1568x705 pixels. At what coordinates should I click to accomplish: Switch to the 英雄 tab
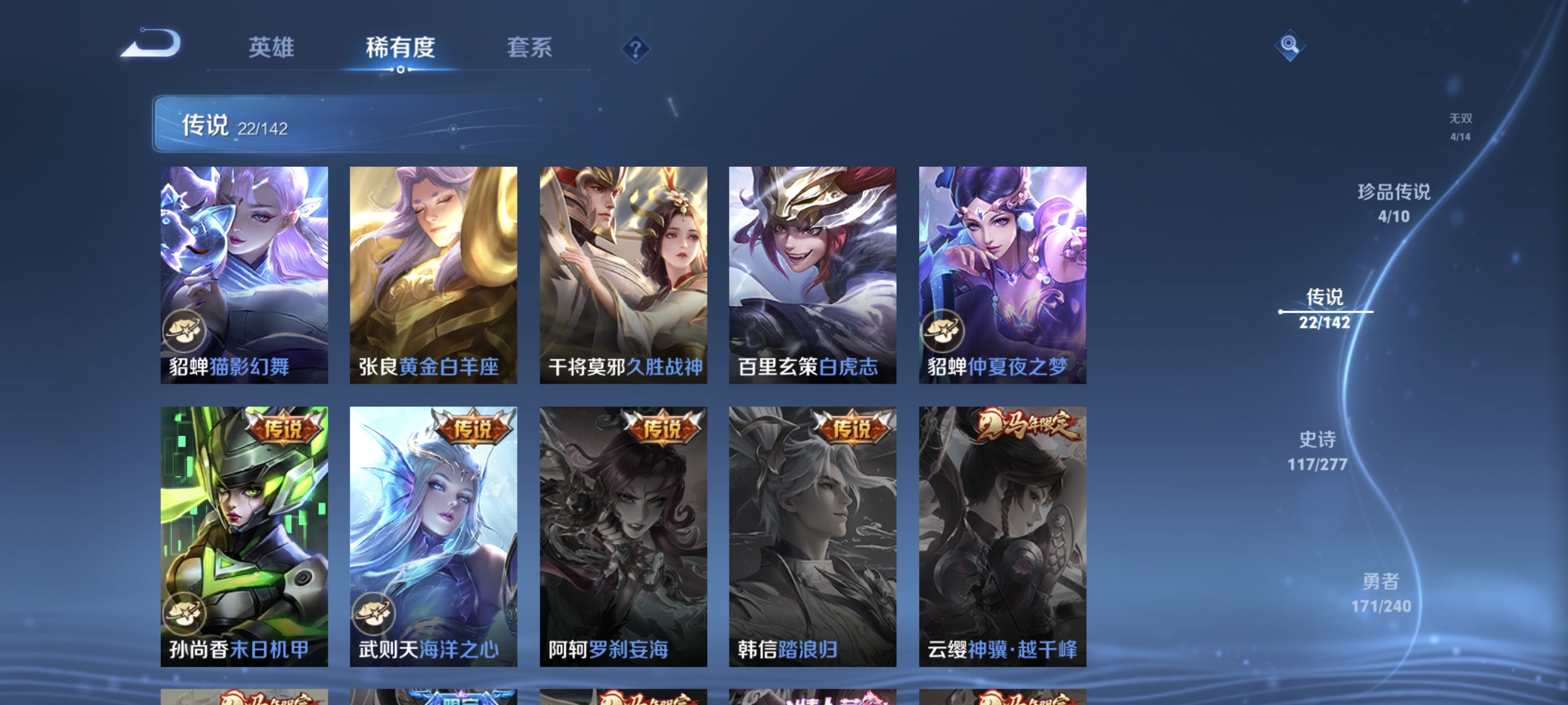(x=272, y=48)
